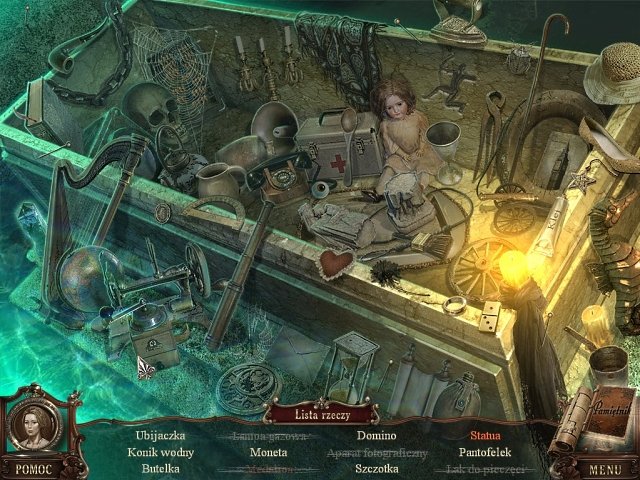Image resolution: width=640 pixels, height=480 pixels.
Task: Select Konik wodny list entry
Action: pyautogui.click(x=159, y=451)
